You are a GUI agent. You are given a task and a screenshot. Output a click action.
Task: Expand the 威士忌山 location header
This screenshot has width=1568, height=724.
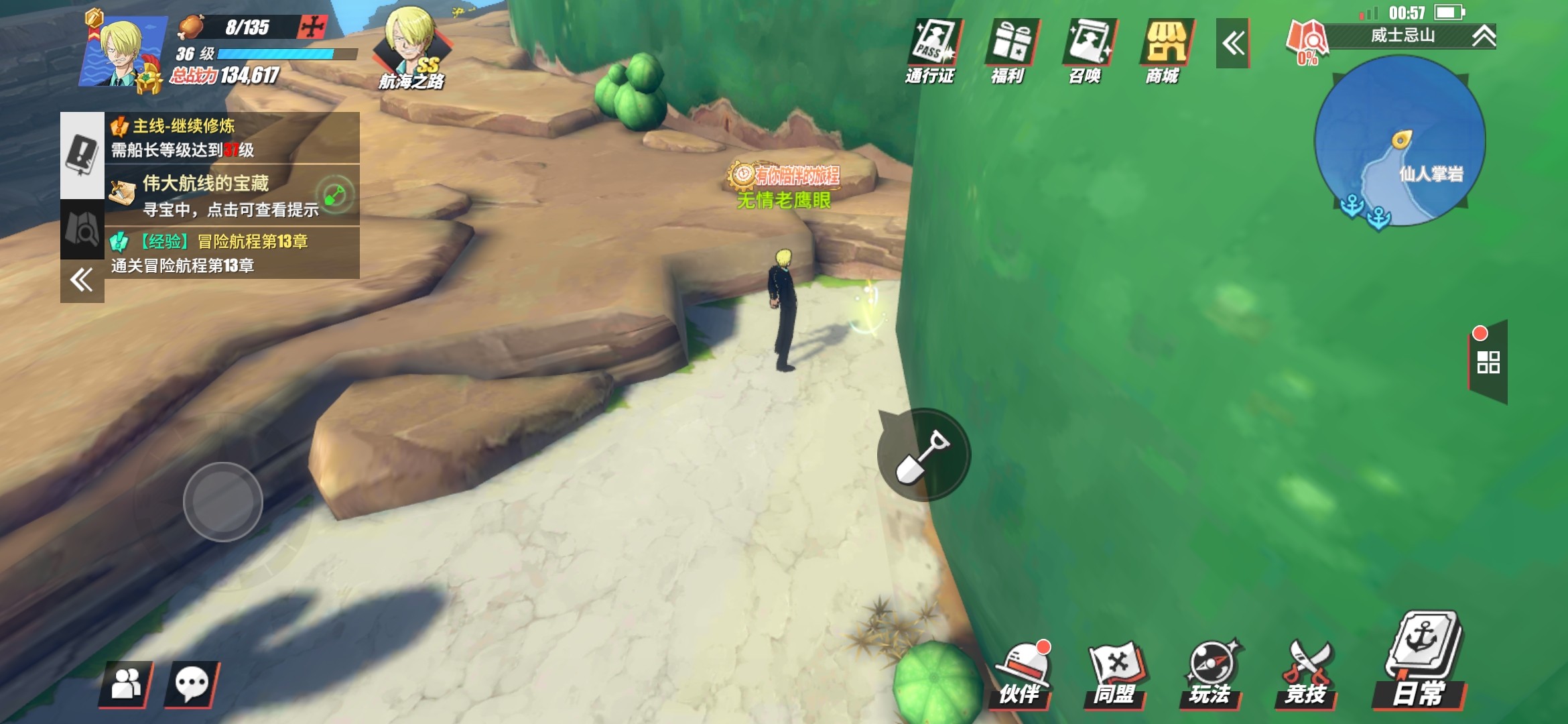1484,36
